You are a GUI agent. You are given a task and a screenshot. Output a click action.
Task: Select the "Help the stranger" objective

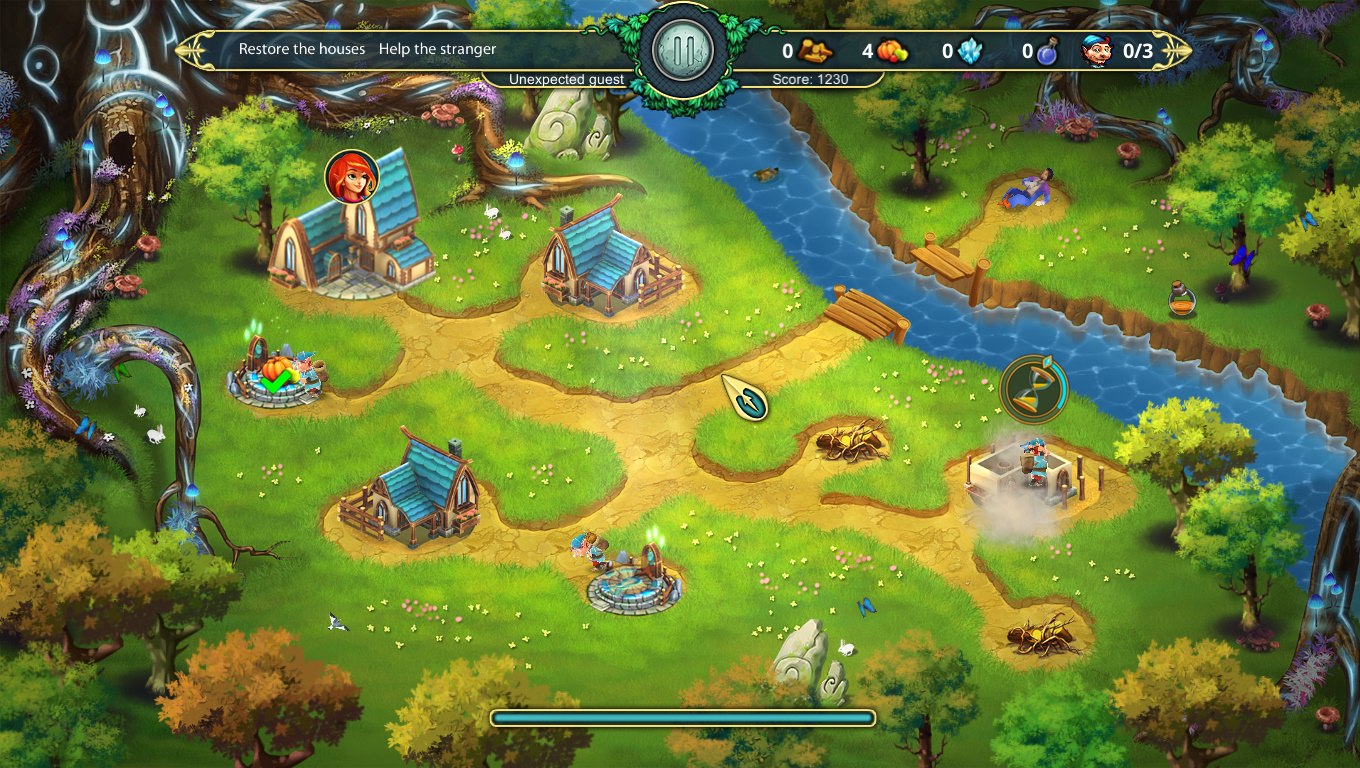437,49
